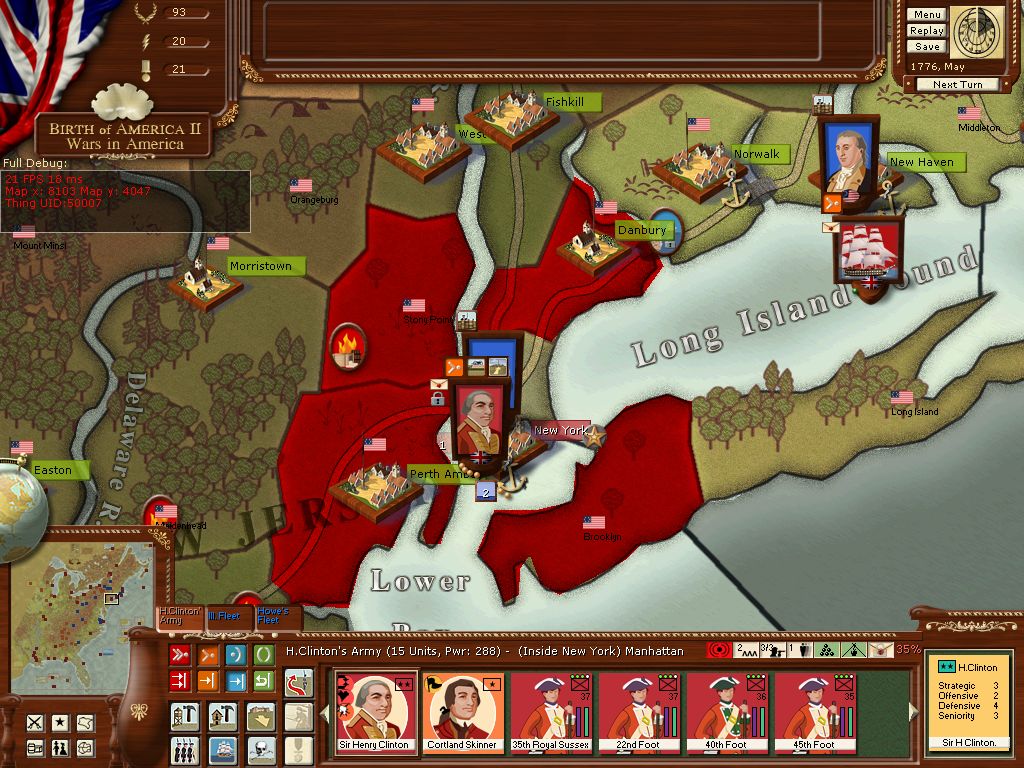Click the Replay button

(927, 31)
